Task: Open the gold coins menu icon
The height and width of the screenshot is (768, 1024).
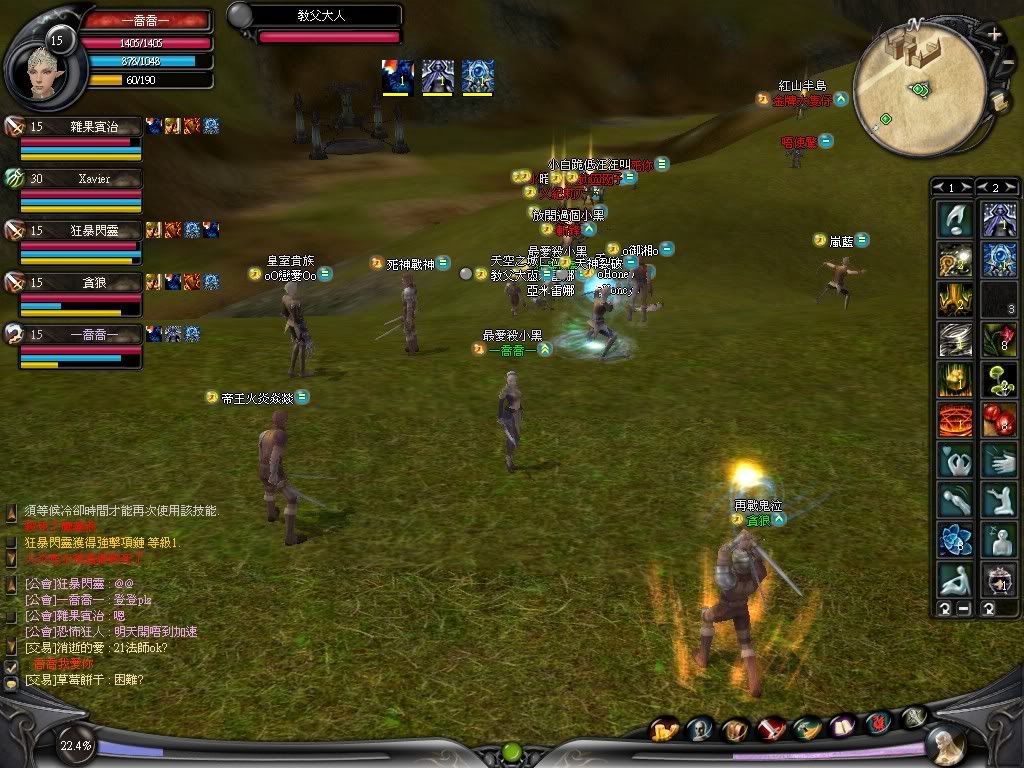Action: tap(664, 729)
